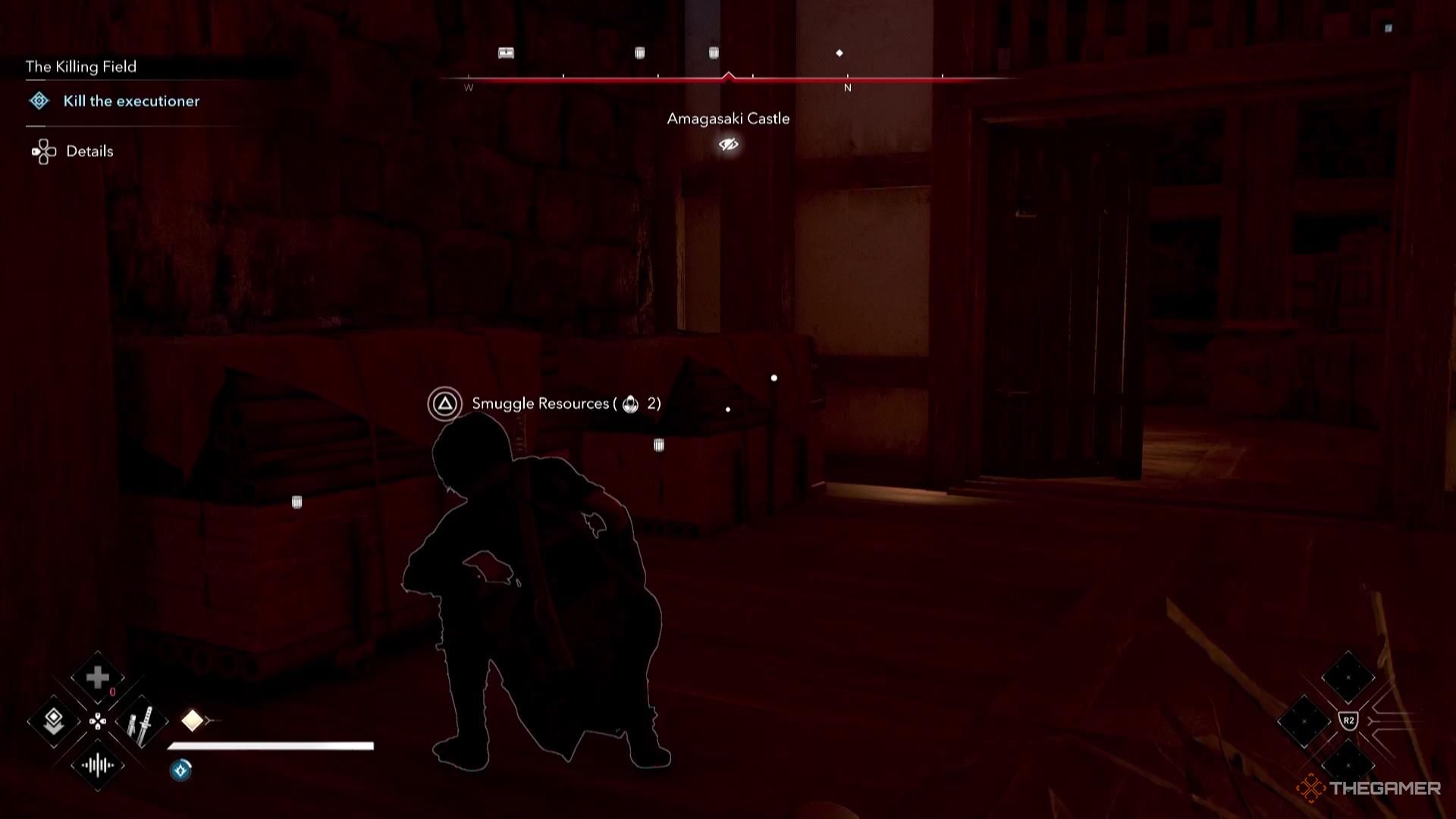Image resolution: width=1456 pixels, height=819 pixels.
Task: Click the healing ration cross slot
Action: pyautogui.click(x=97, y=677)
